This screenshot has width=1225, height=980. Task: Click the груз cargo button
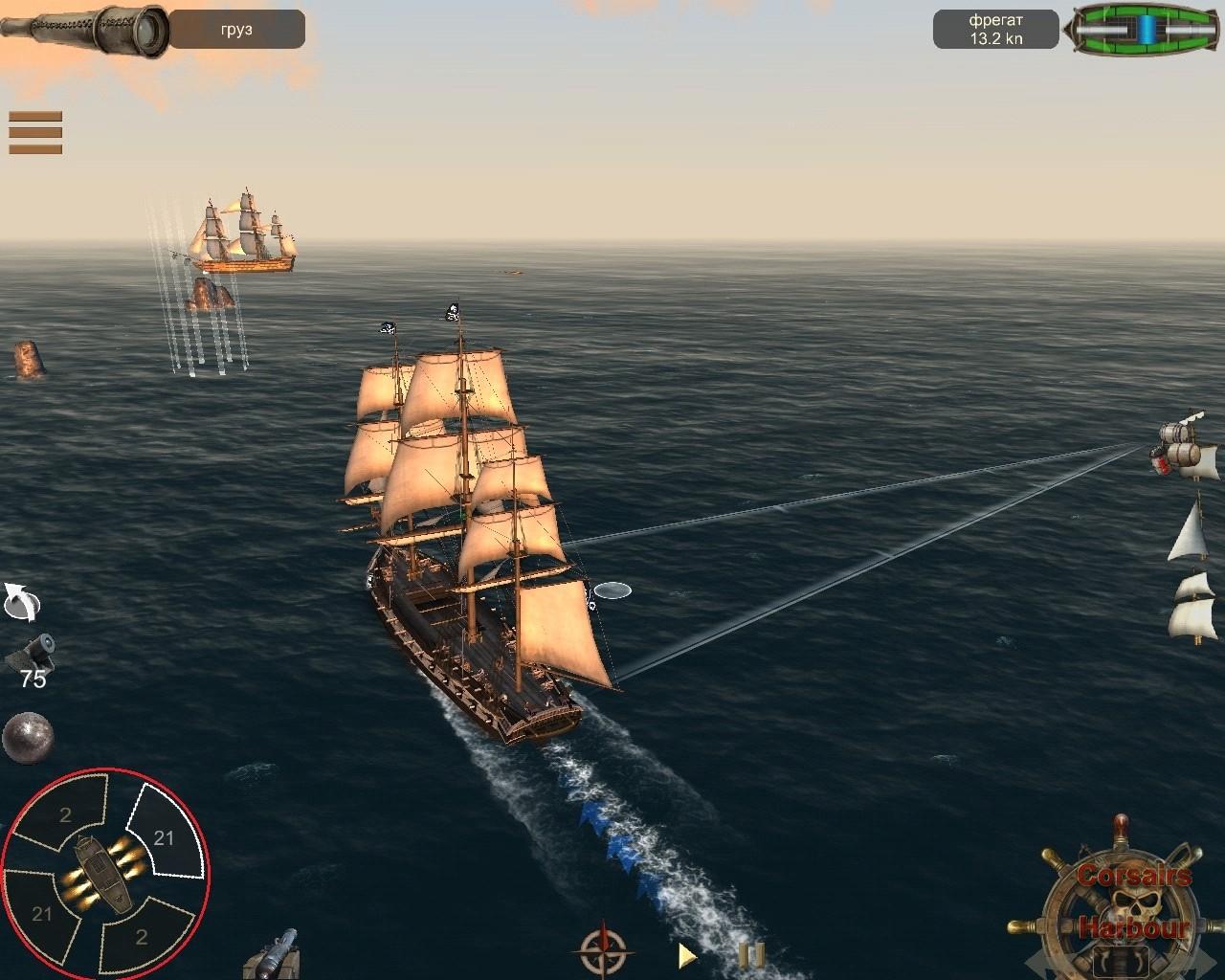236,30
